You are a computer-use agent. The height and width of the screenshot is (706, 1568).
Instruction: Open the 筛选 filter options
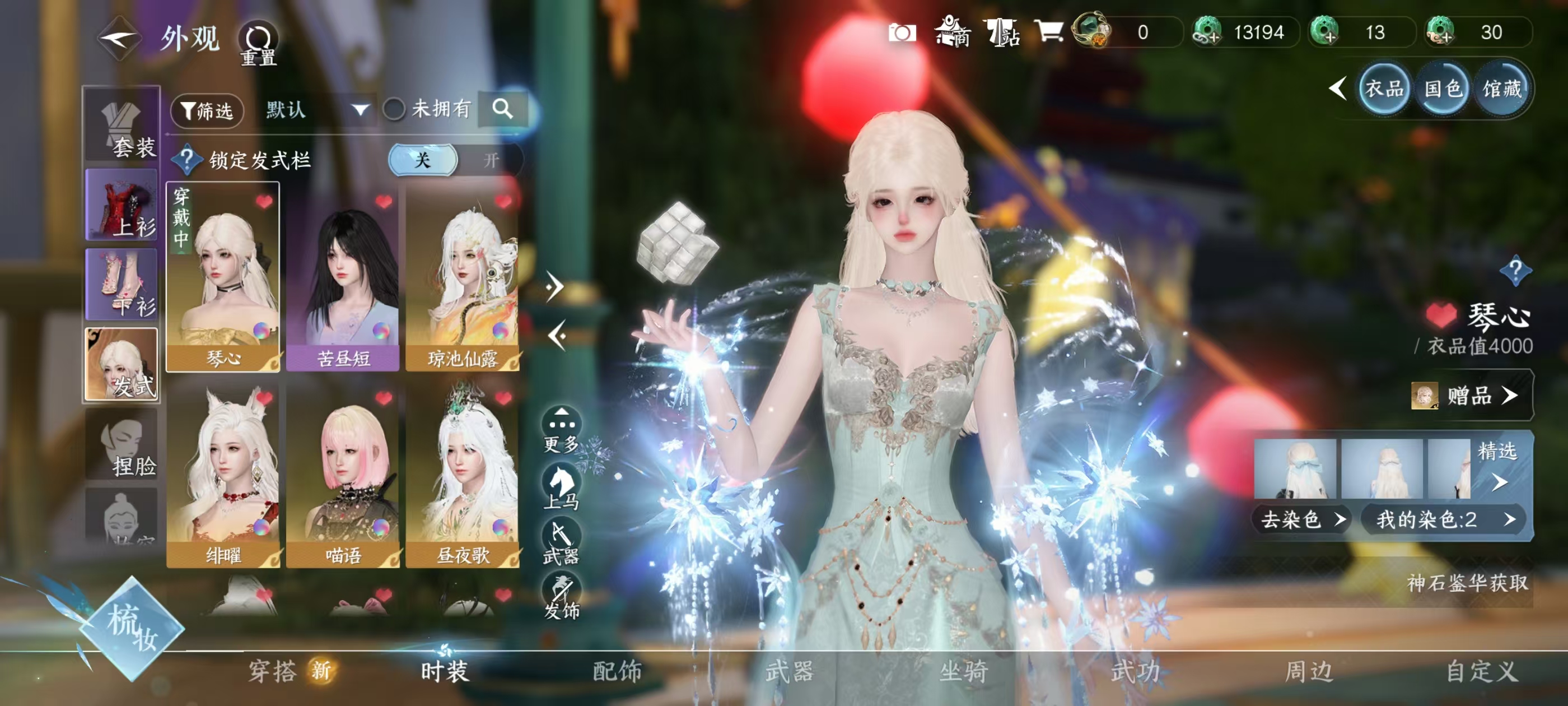point(208,110)
